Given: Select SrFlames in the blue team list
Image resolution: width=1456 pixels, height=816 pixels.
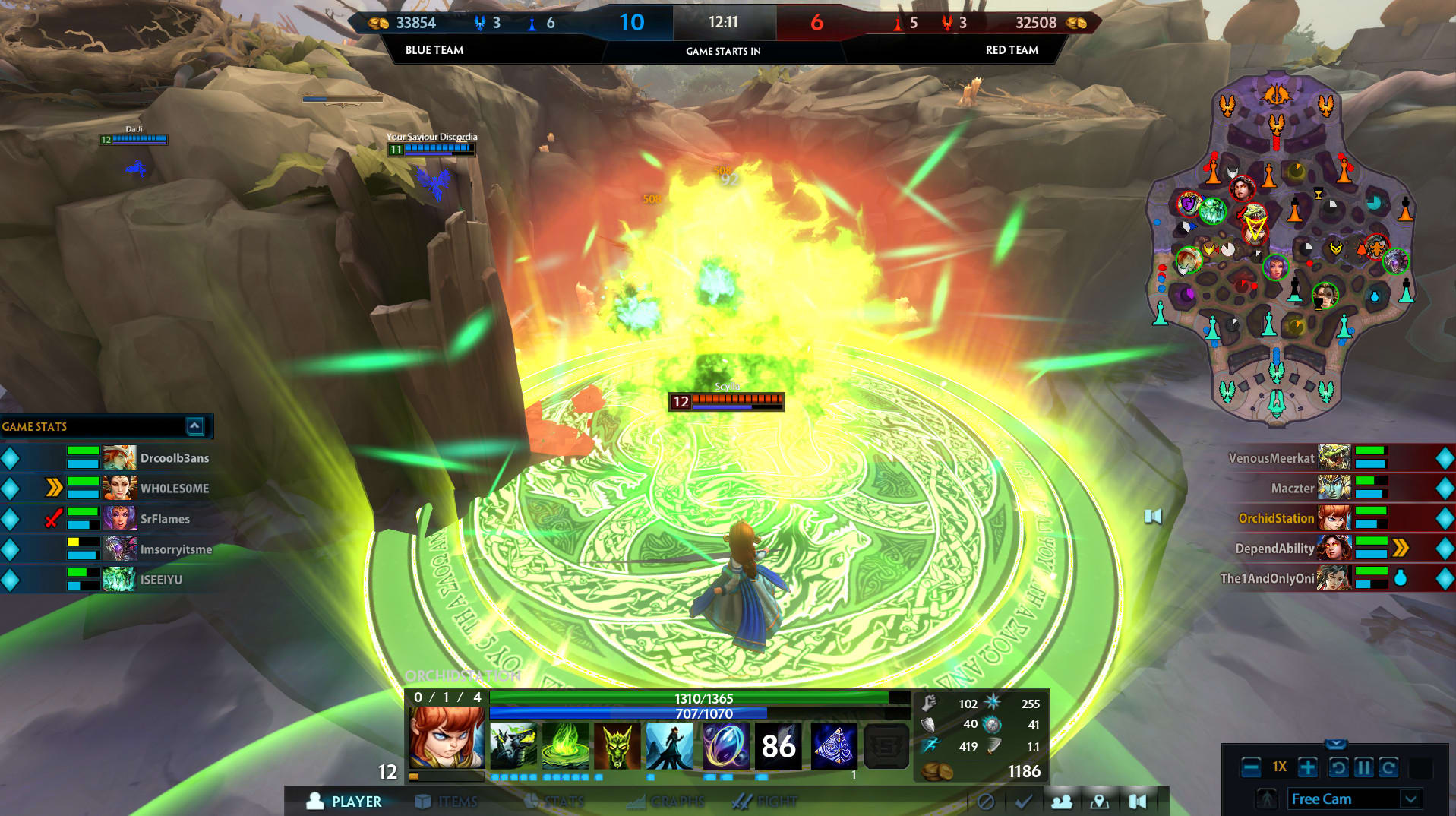Looking at the screenshot, I should 165,519.
